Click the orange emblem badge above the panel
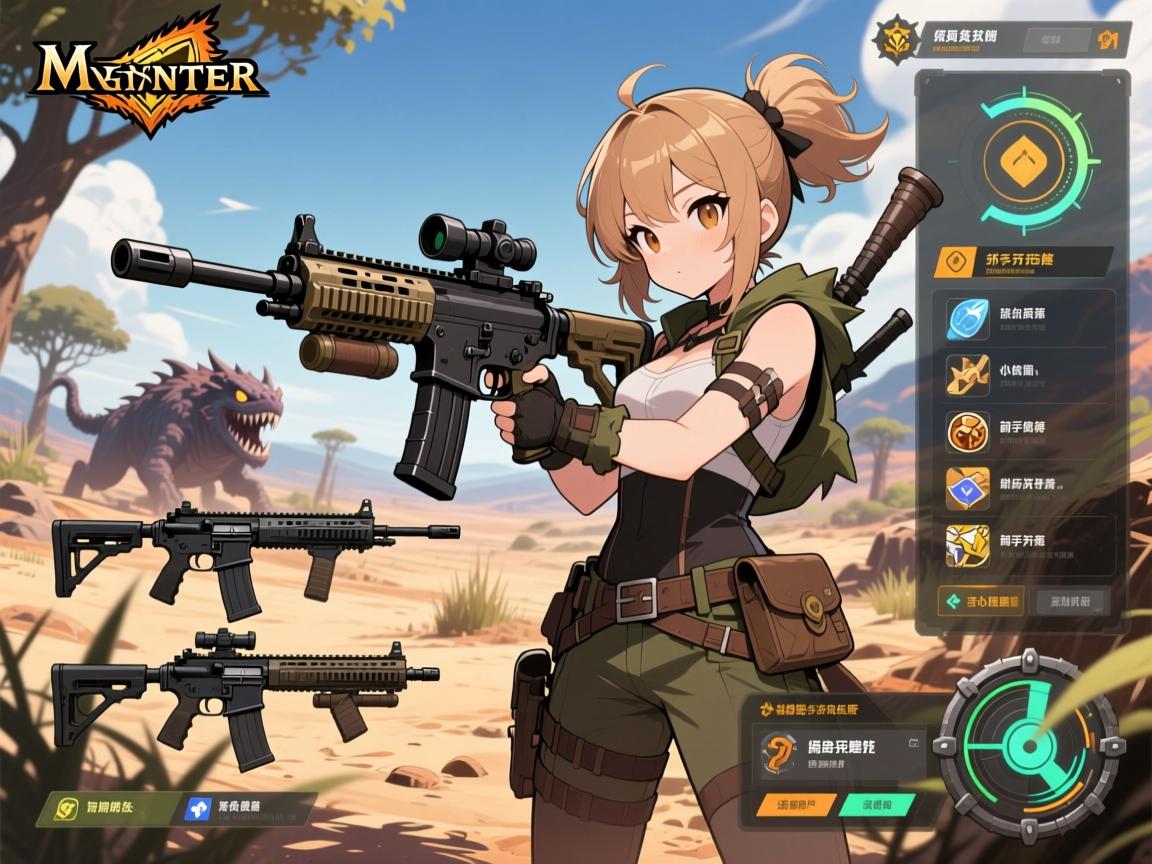The width and height of the screenshot is (1152, 864). tap(895, 40)
